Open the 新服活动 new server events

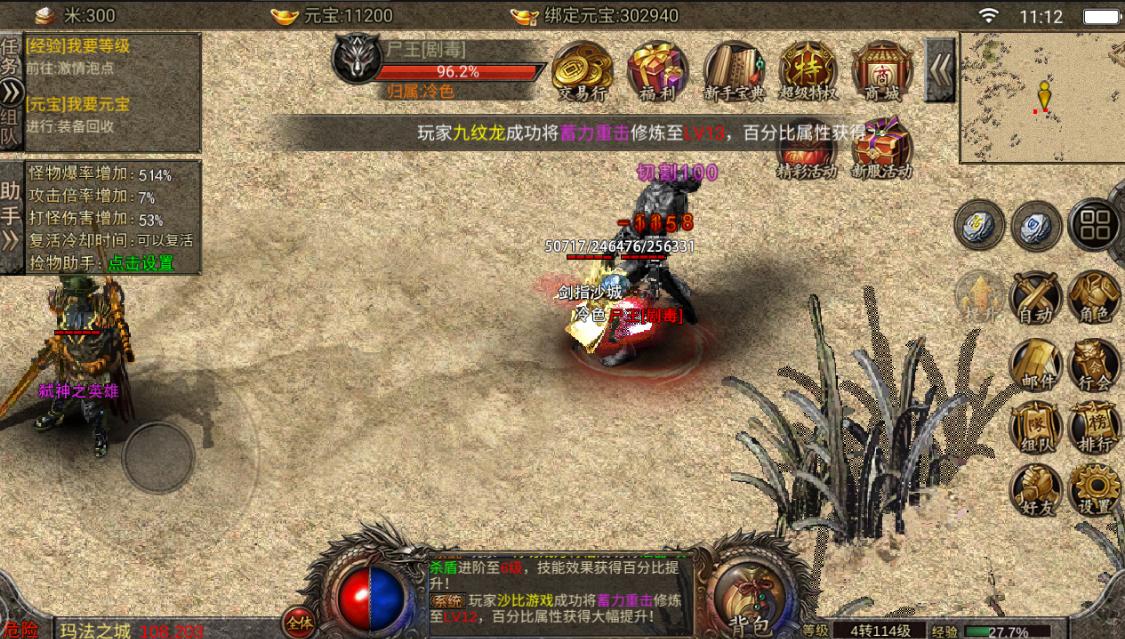point(882,150)
